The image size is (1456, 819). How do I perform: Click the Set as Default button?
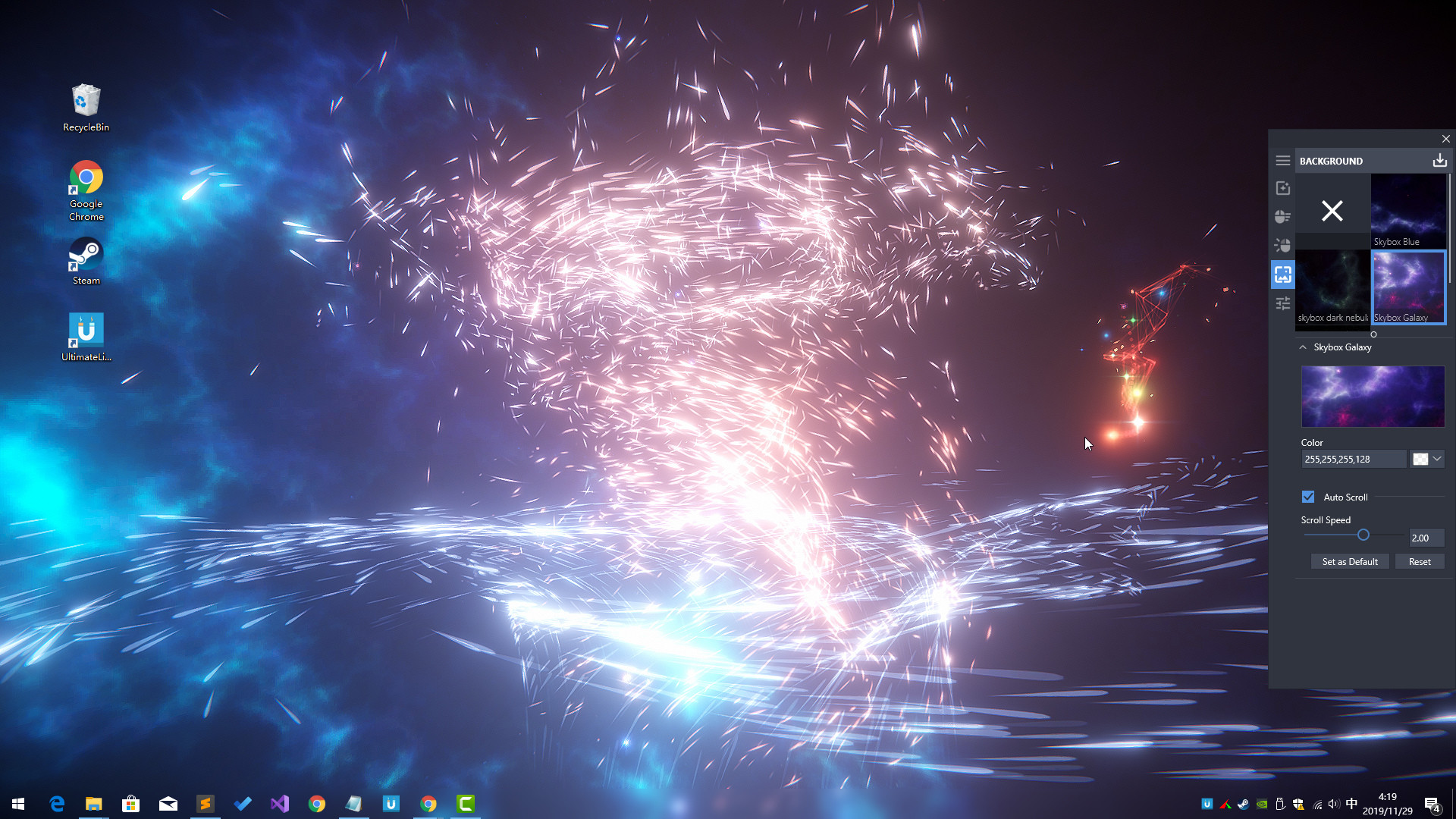click(x=1350, y=561)
